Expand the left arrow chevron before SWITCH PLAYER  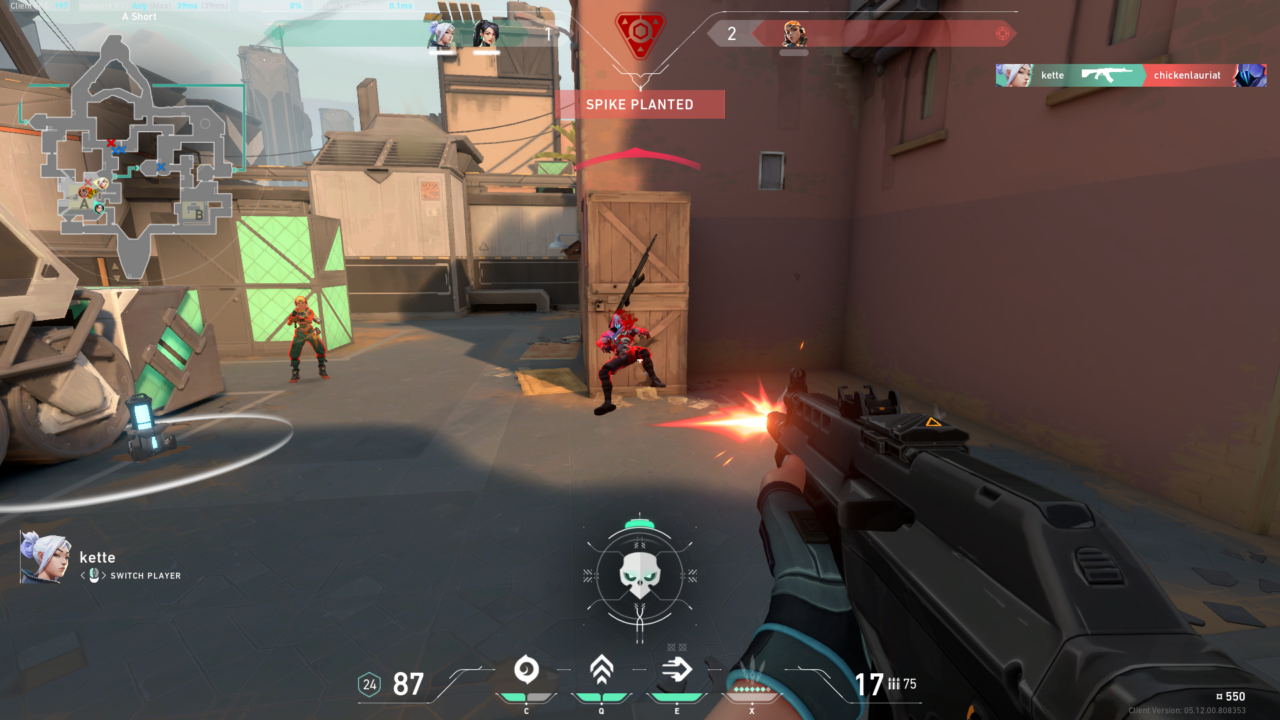[83, 575]
